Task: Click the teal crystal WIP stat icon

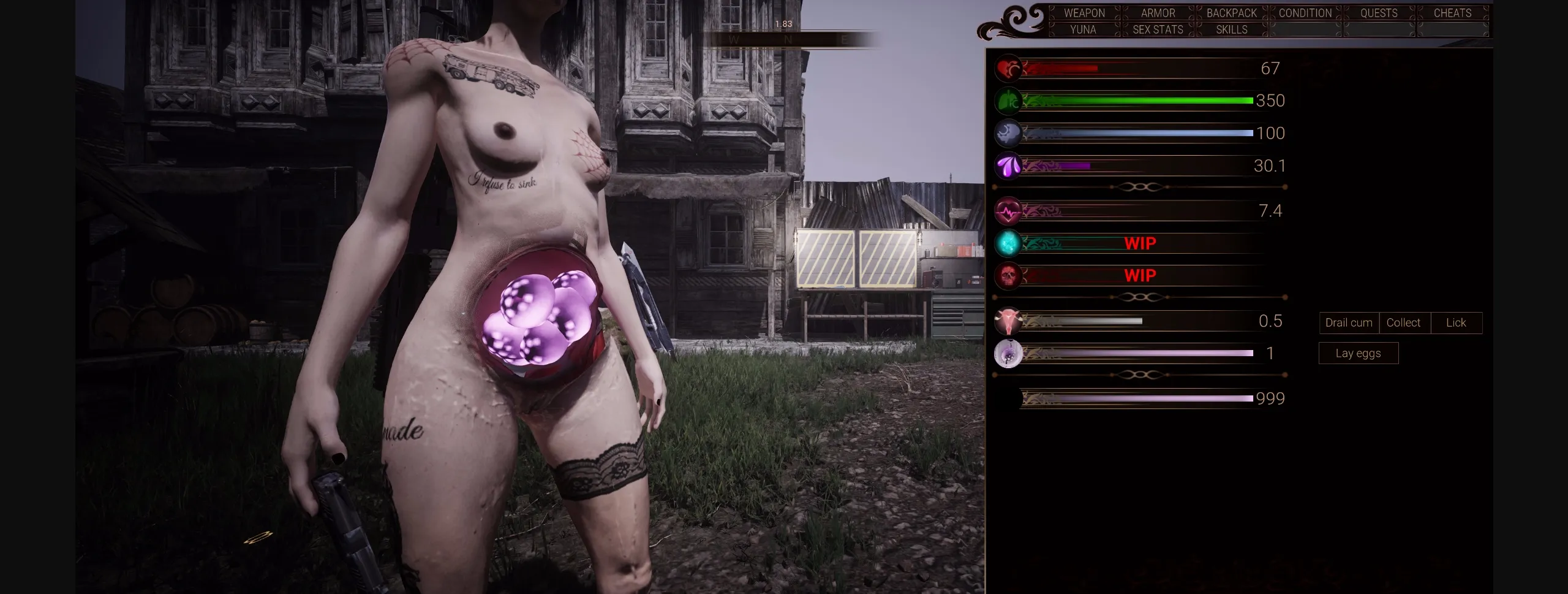Action: 1008,243
